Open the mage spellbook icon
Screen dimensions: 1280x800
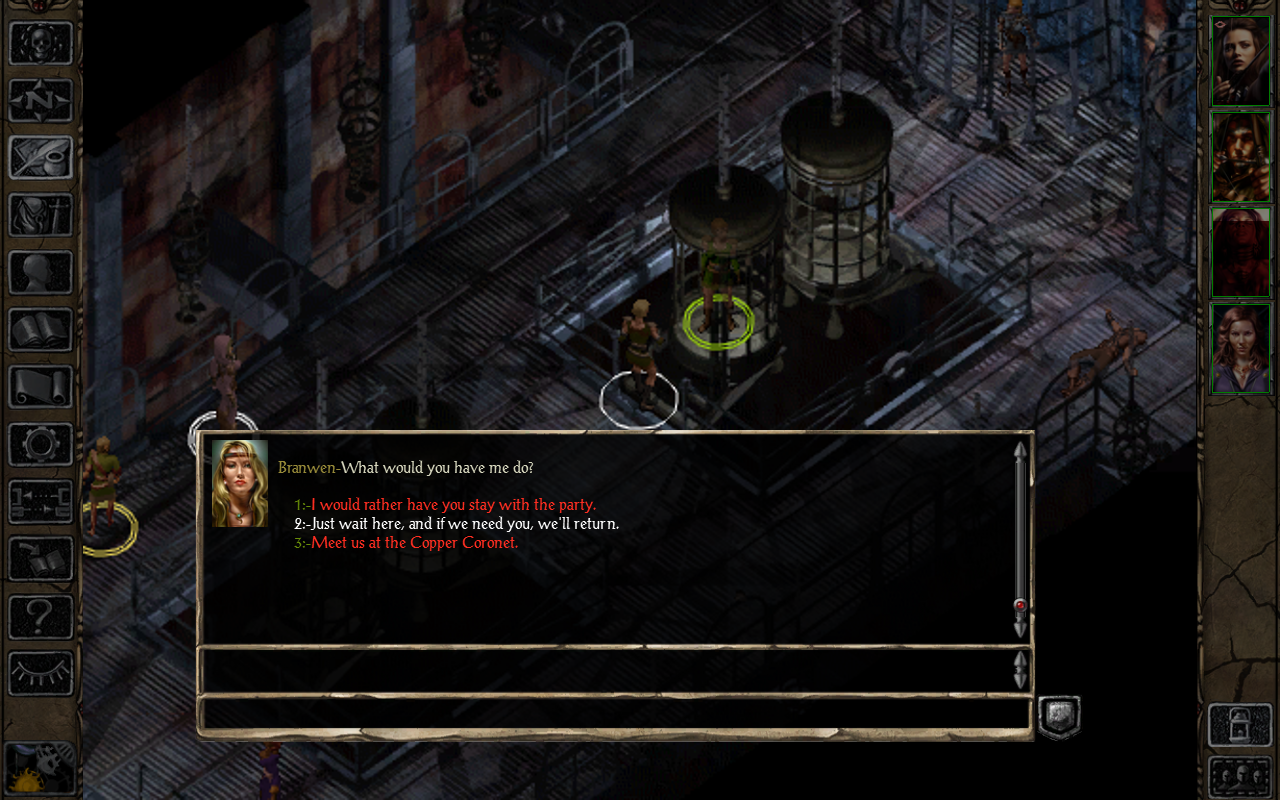coord(41,330)
